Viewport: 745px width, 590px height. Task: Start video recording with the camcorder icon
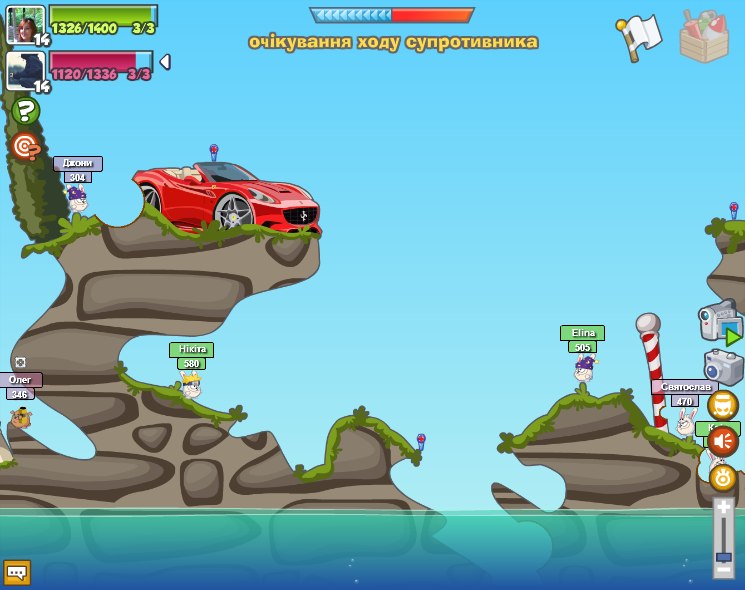click(720, 322)
